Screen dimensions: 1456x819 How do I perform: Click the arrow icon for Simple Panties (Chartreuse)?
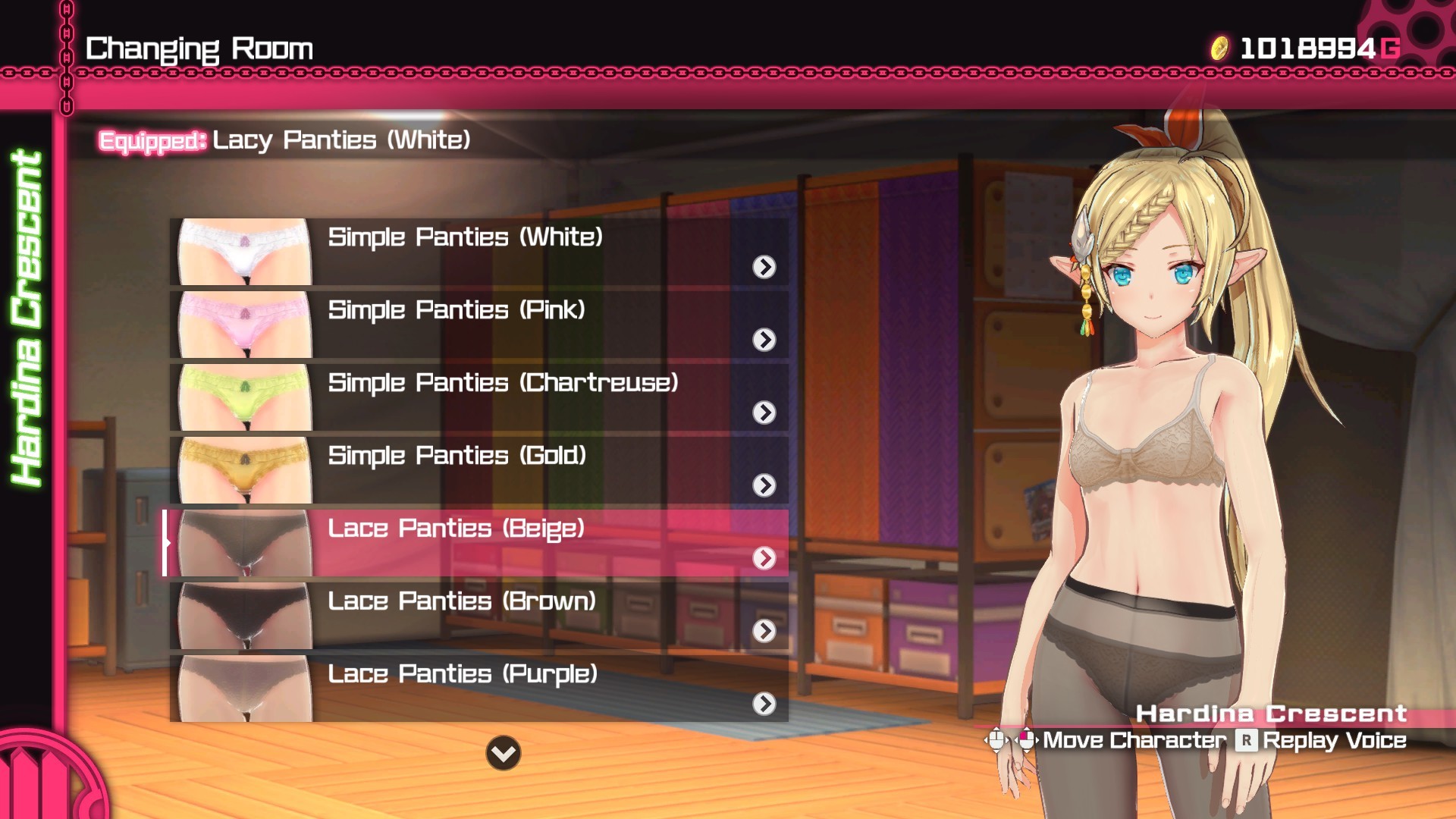(764, 413)
